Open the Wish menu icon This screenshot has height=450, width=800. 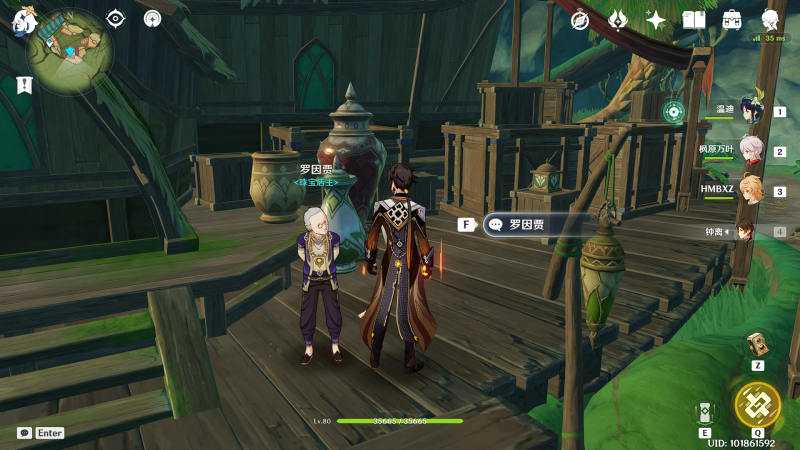tap(618, 20)
